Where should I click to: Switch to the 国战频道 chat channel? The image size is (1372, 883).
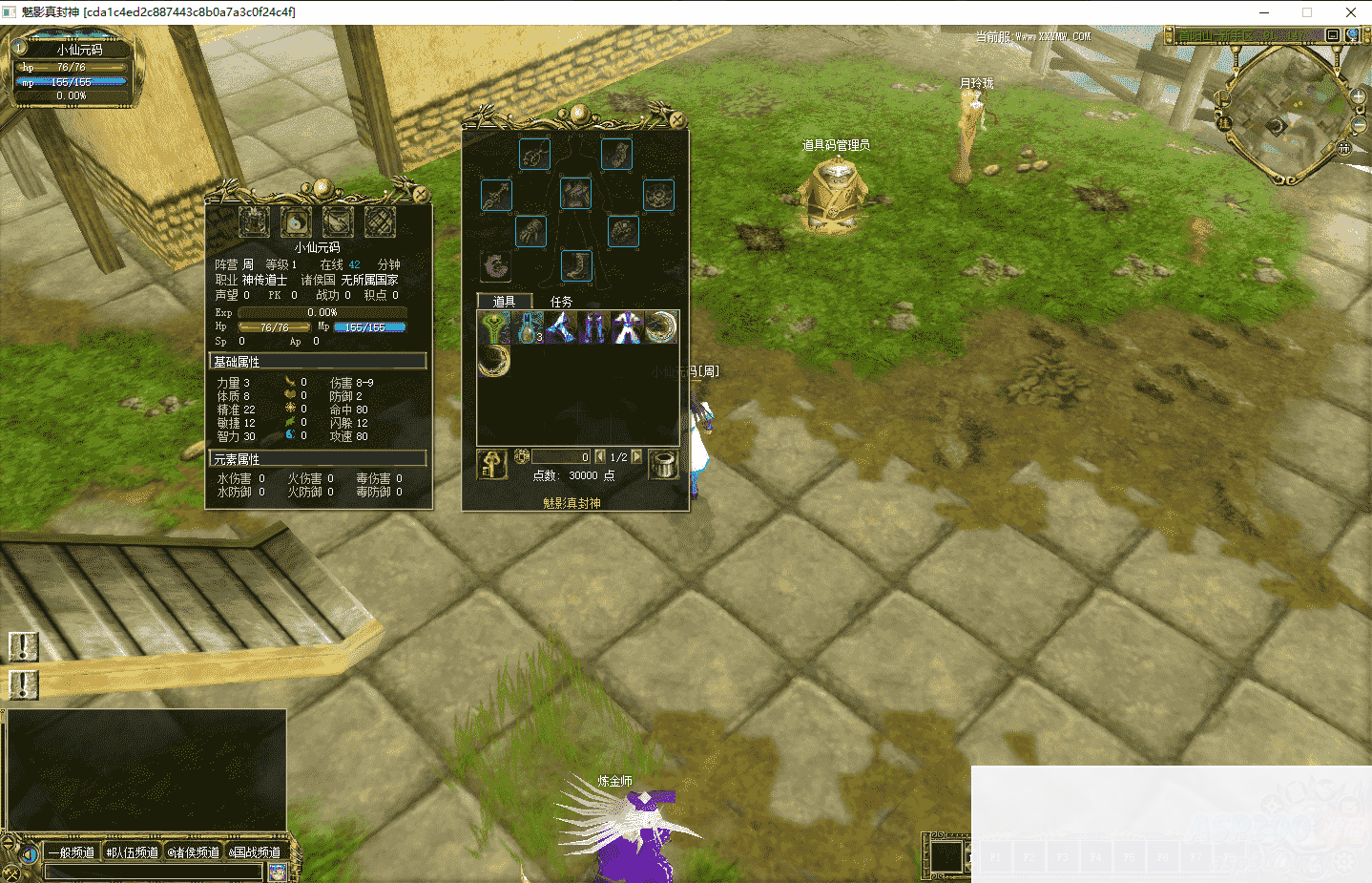point(256,852)
